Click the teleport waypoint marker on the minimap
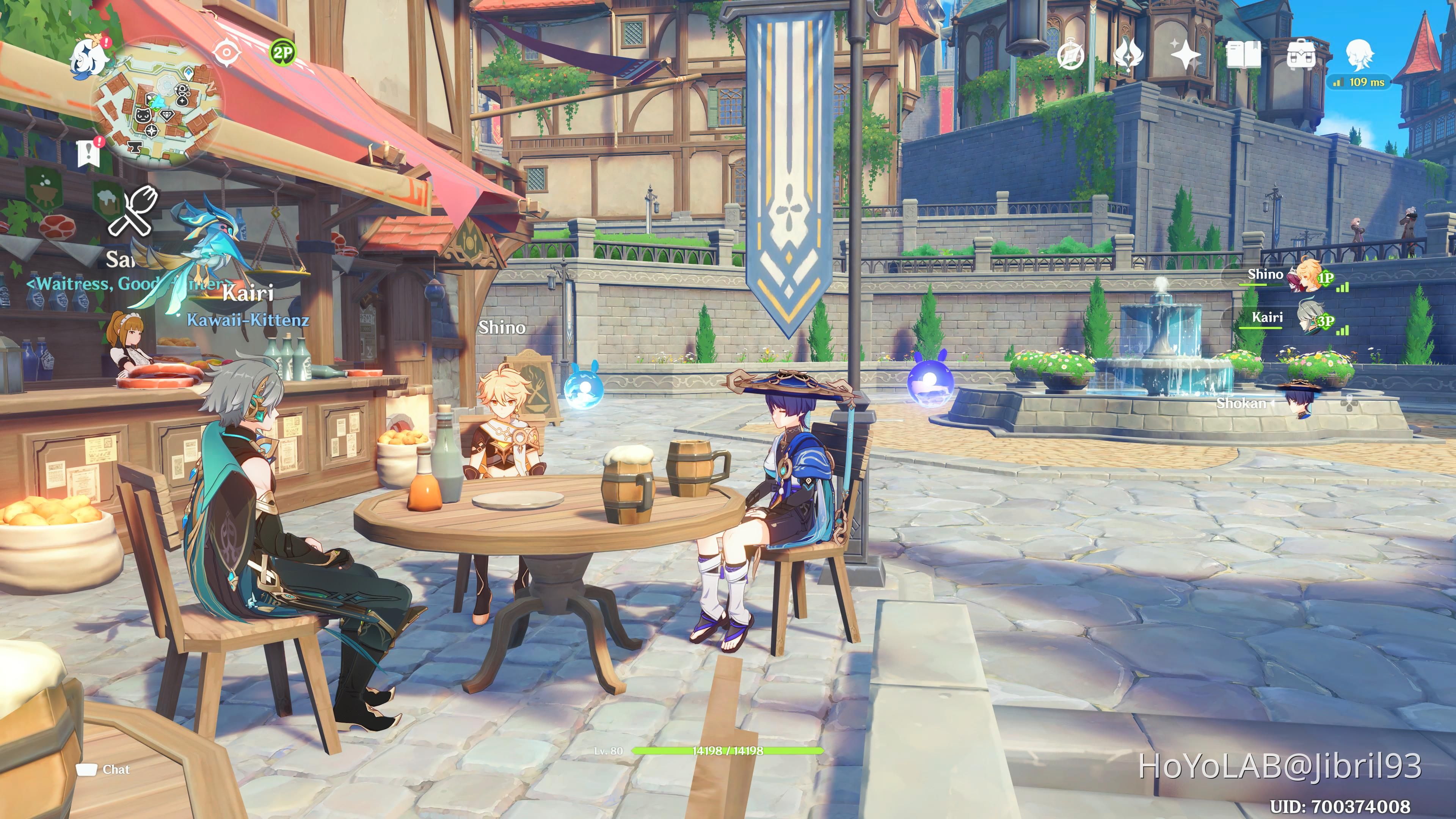 (188, 74)
